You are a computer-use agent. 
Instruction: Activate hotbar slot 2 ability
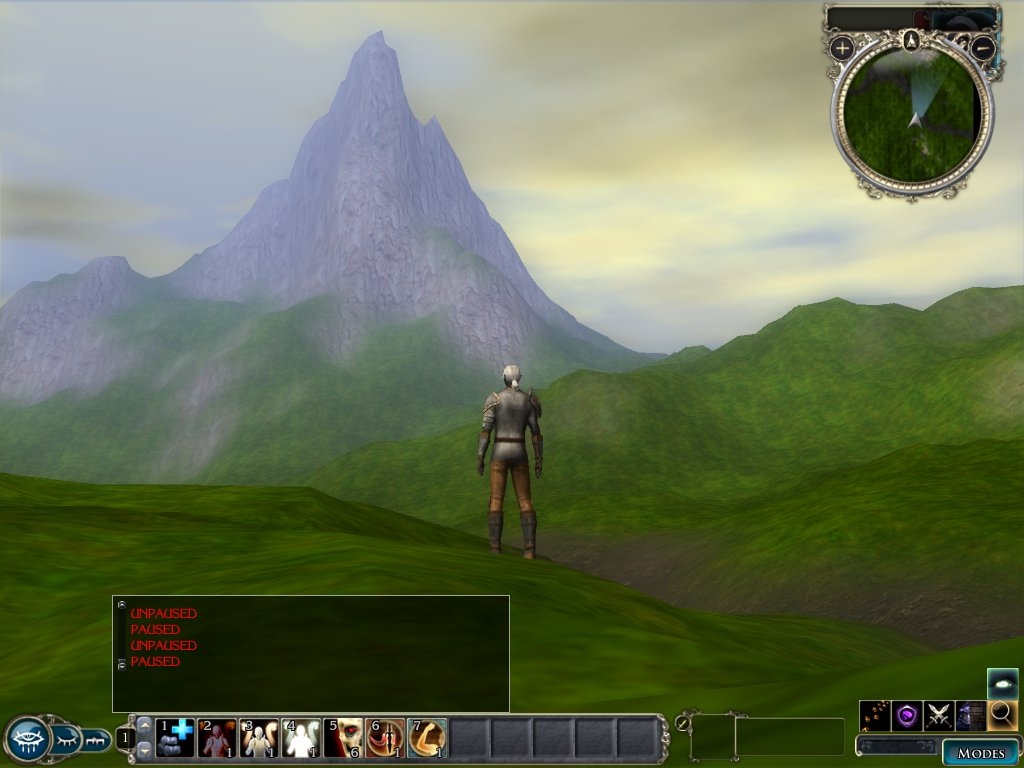coord(217,738)
